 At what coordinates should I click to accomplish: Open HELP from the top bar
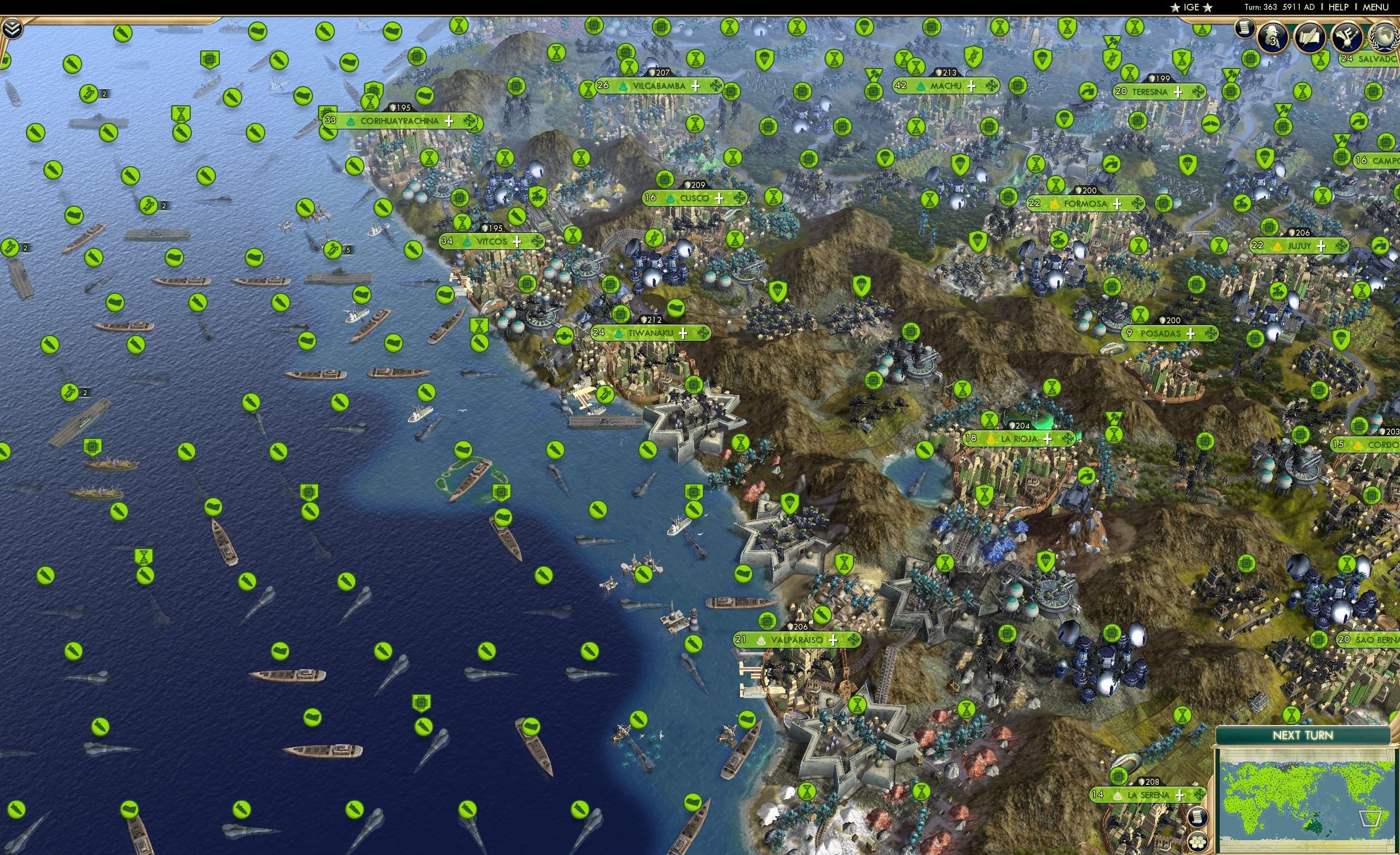(1339, 7)
